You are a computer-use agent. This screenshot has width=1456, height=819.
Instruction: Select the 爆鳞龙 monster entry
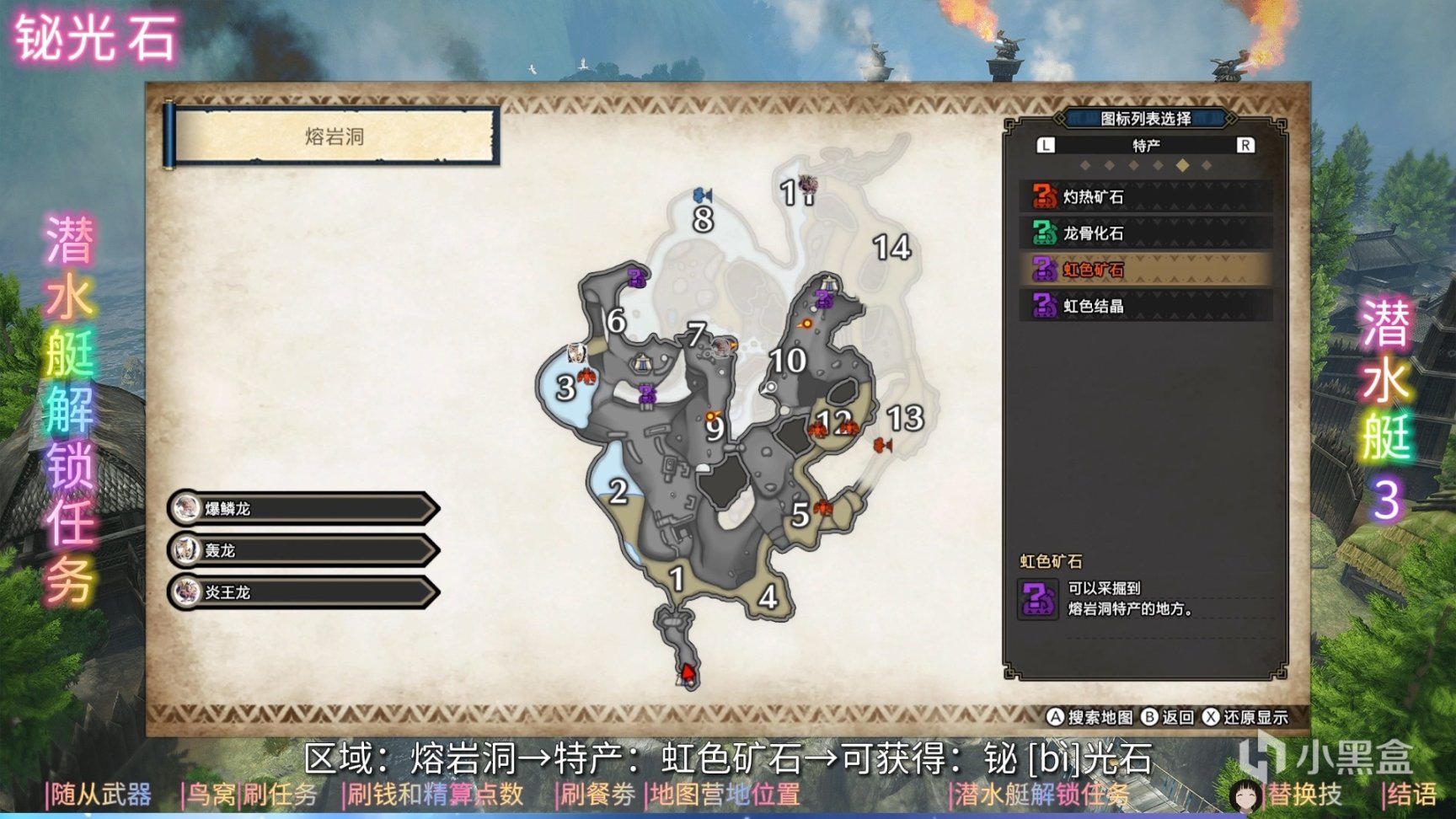click(303, 509)
